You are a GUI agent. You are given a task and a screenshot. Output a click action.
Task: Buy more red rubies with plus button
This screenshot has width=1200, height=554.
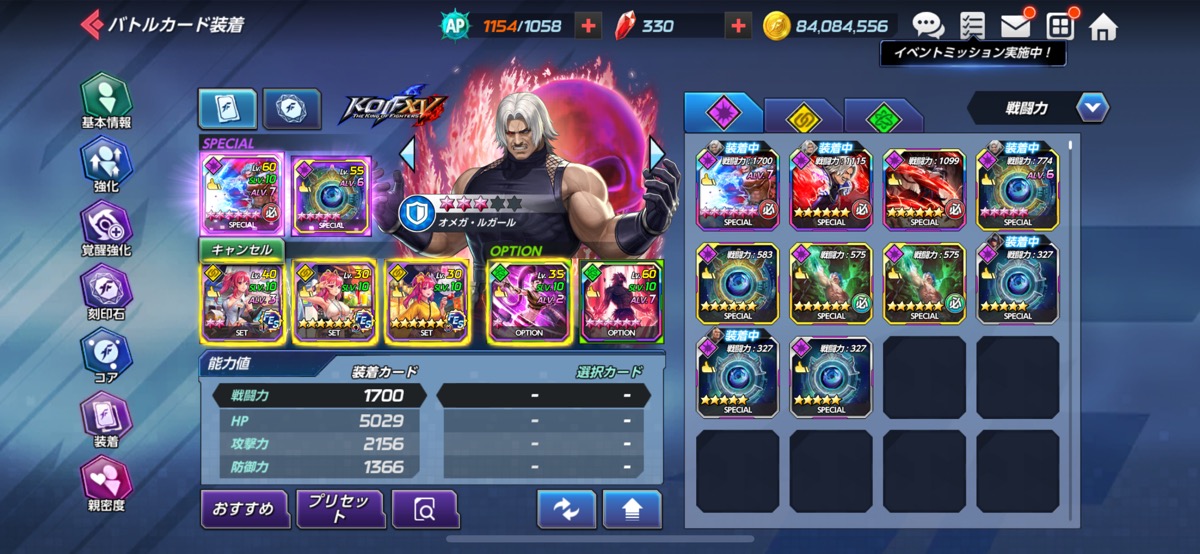click(x=739, y=26)
